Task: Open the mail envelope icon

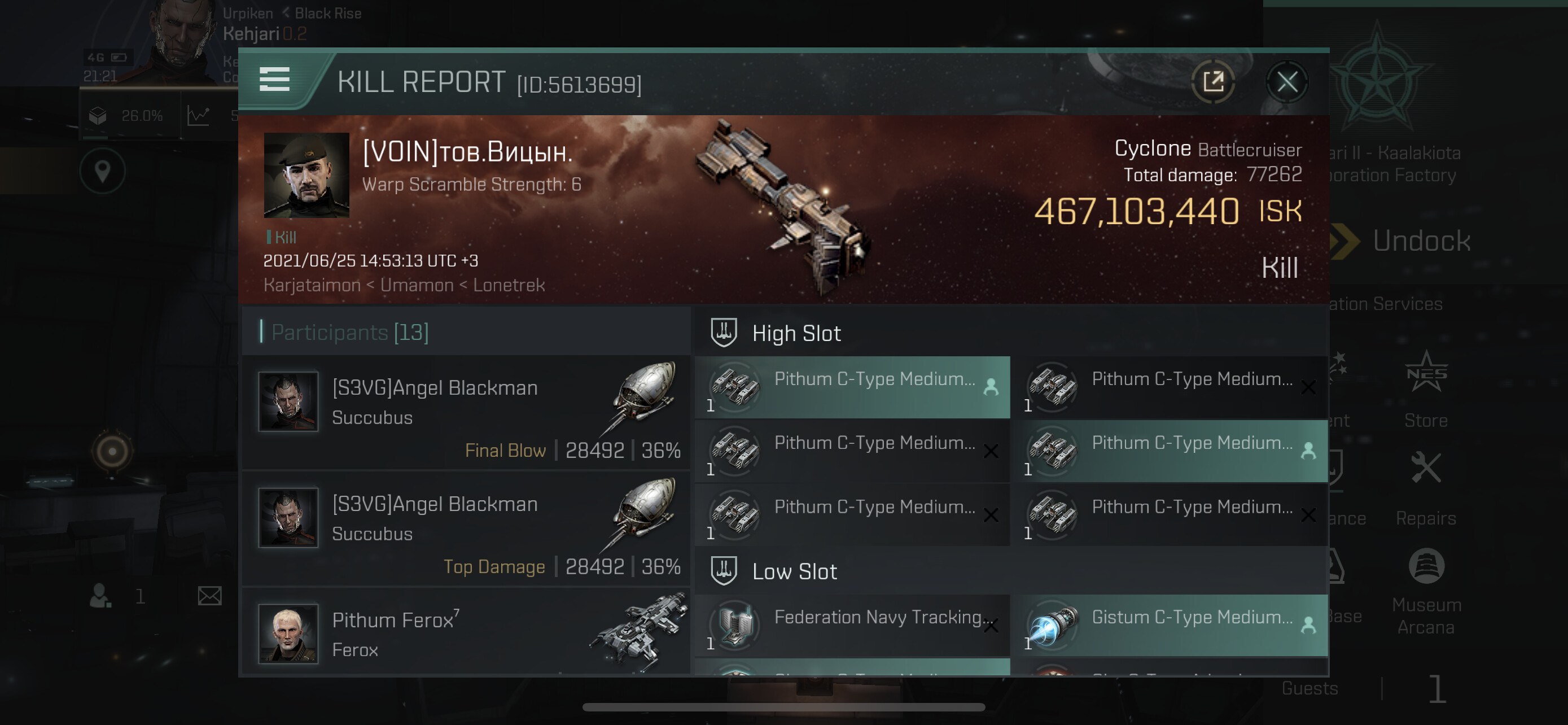Action: click(209, 596)
